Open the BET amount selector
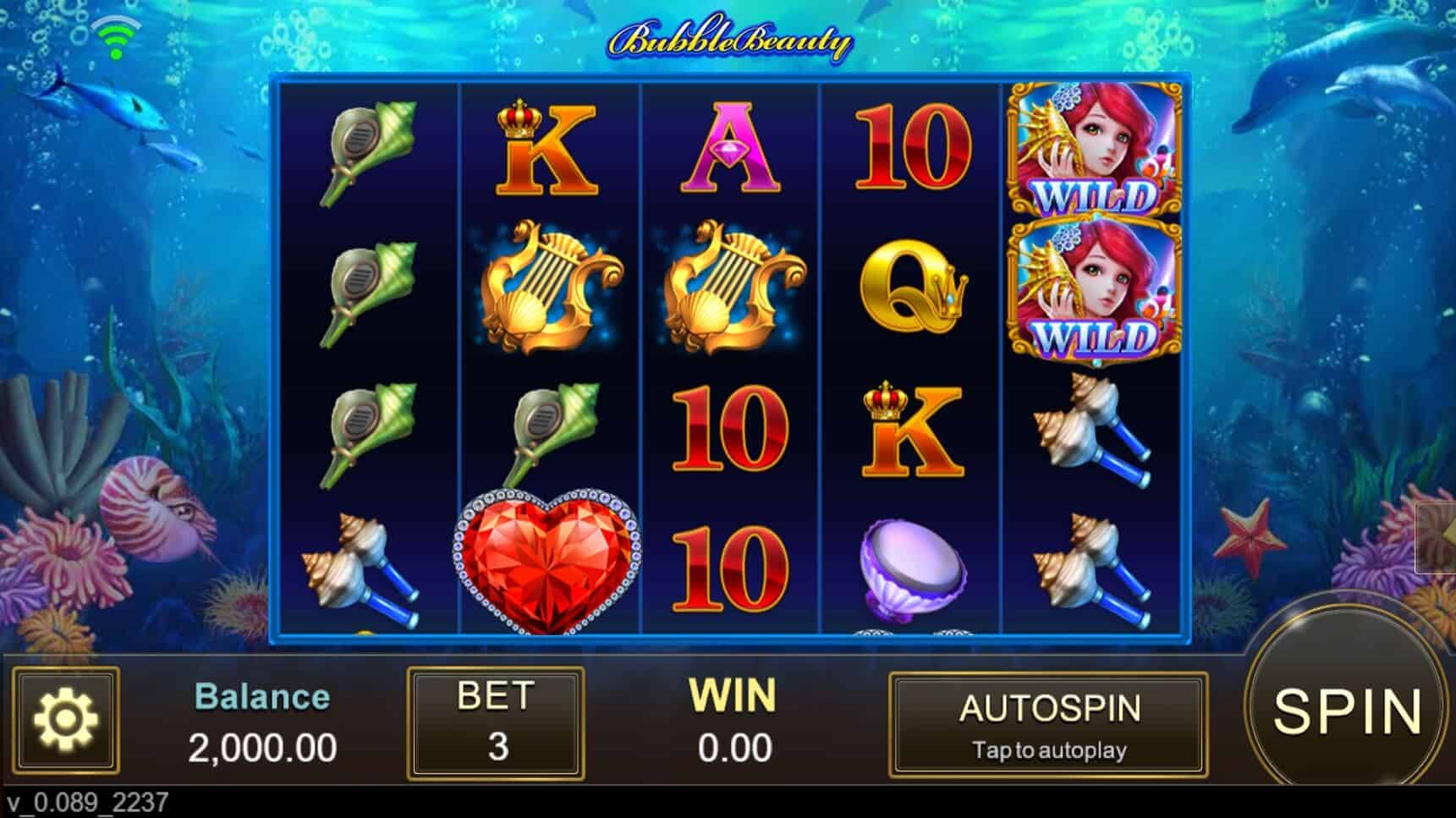Image resolution: width=1456 pixels, height=818 pixels. tap(497, 723)
